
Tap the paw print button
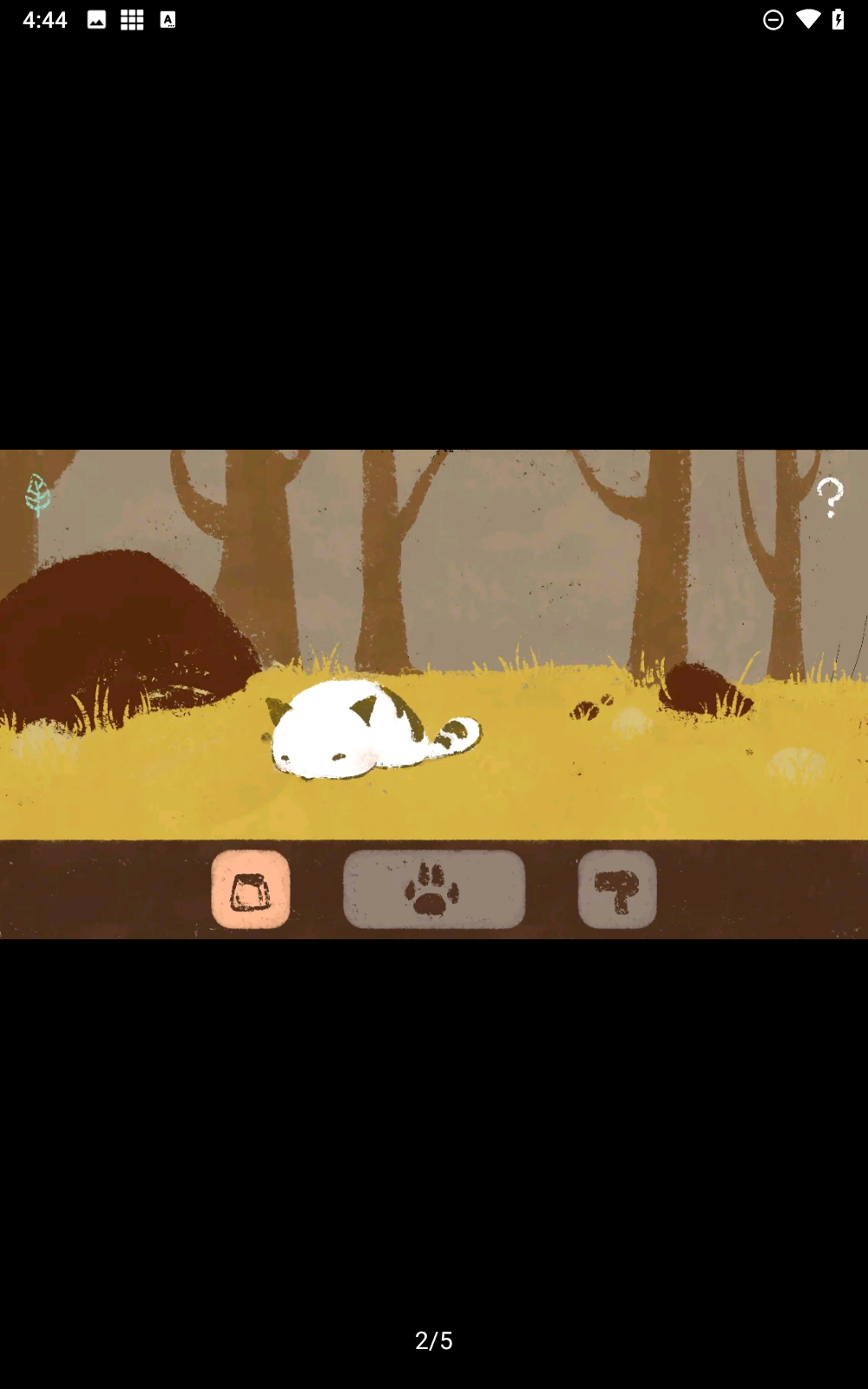click(x=434, y=889)
